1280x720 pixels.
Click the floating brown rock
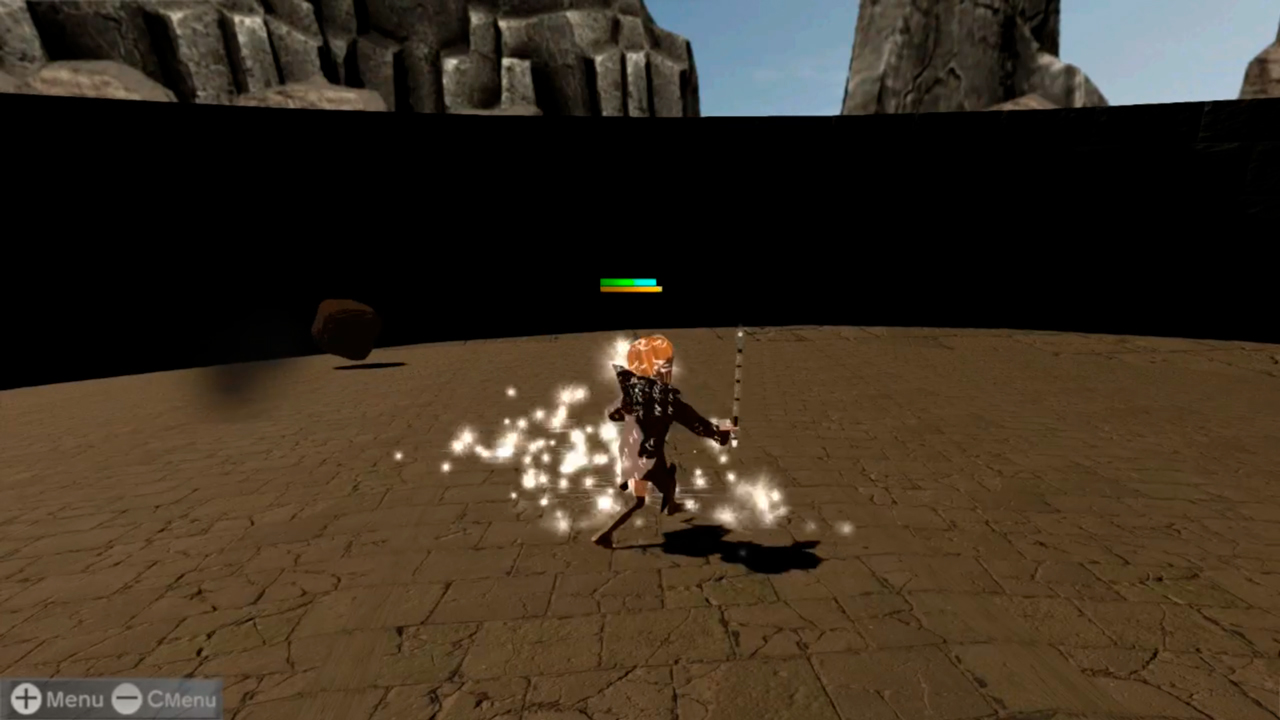coord(345,330)
